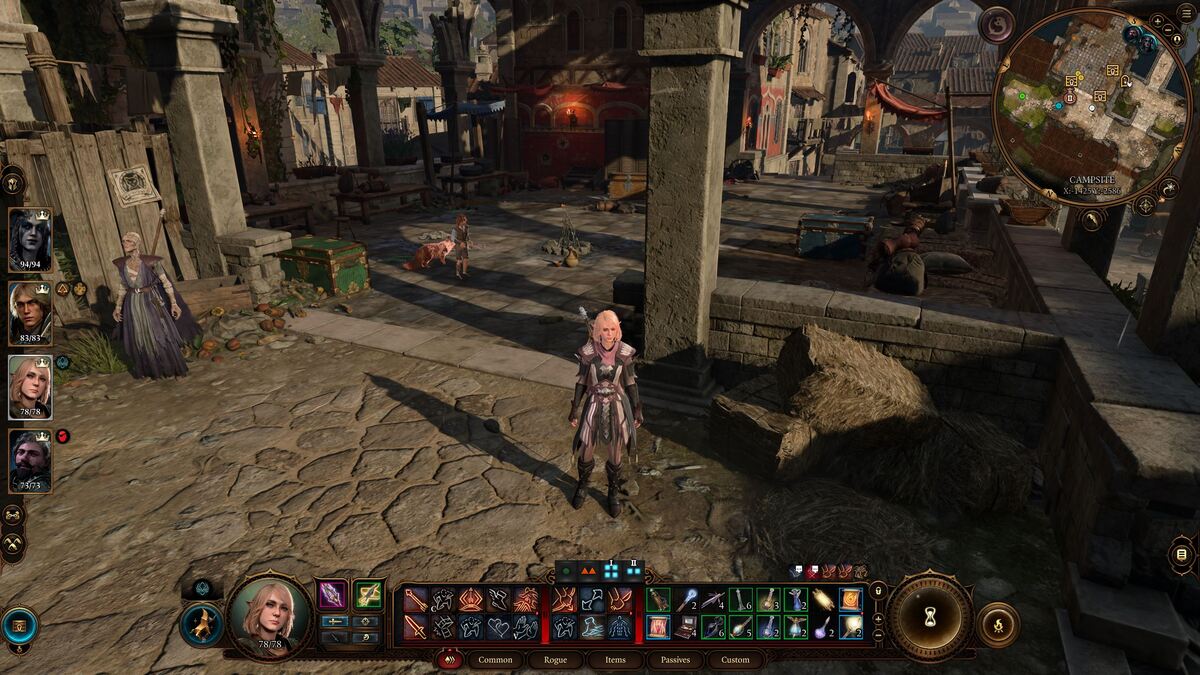
Task: Switch hotbar to the Common tab
Action: click(495, 660)
